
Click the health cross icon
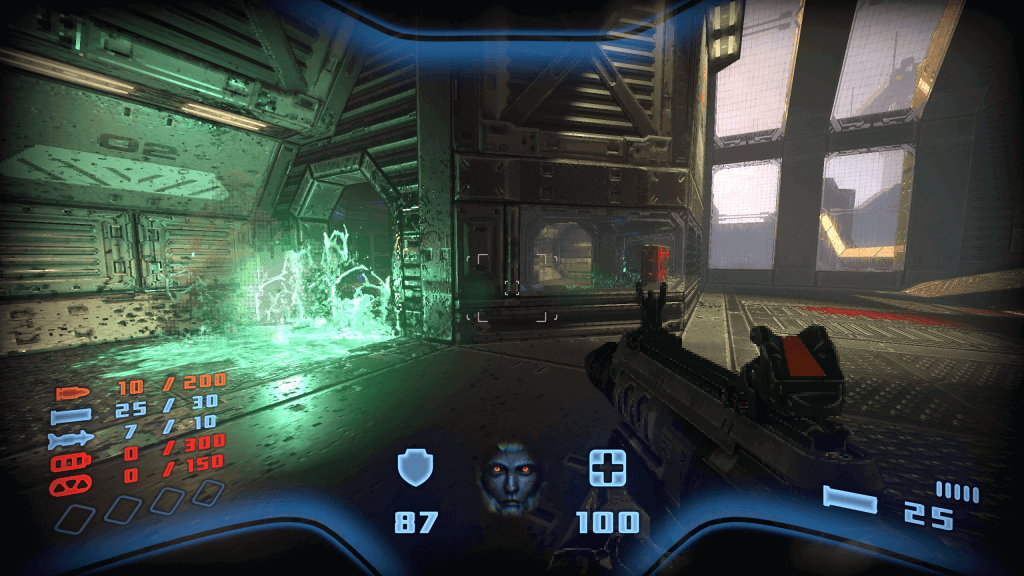[607, 468]
